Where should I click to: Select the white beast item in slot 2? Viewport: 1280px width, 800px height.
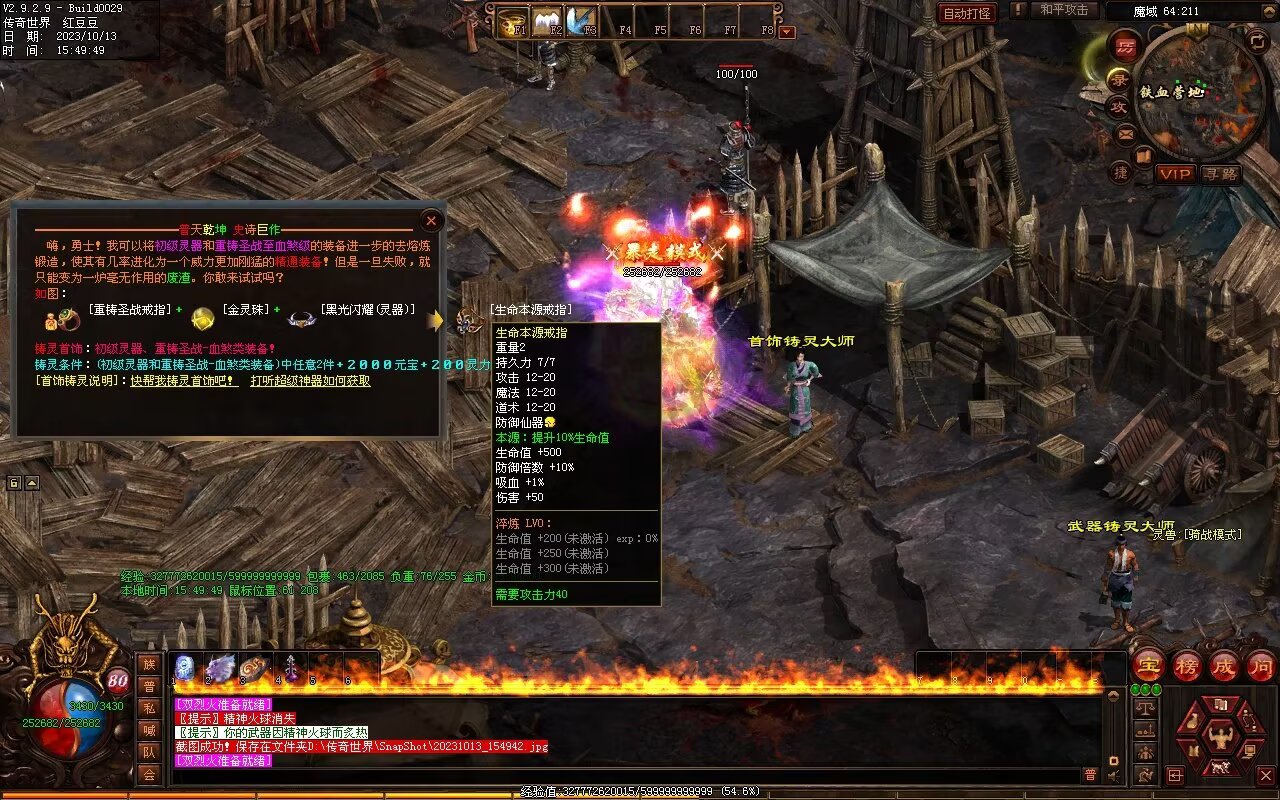click(220, 668)
